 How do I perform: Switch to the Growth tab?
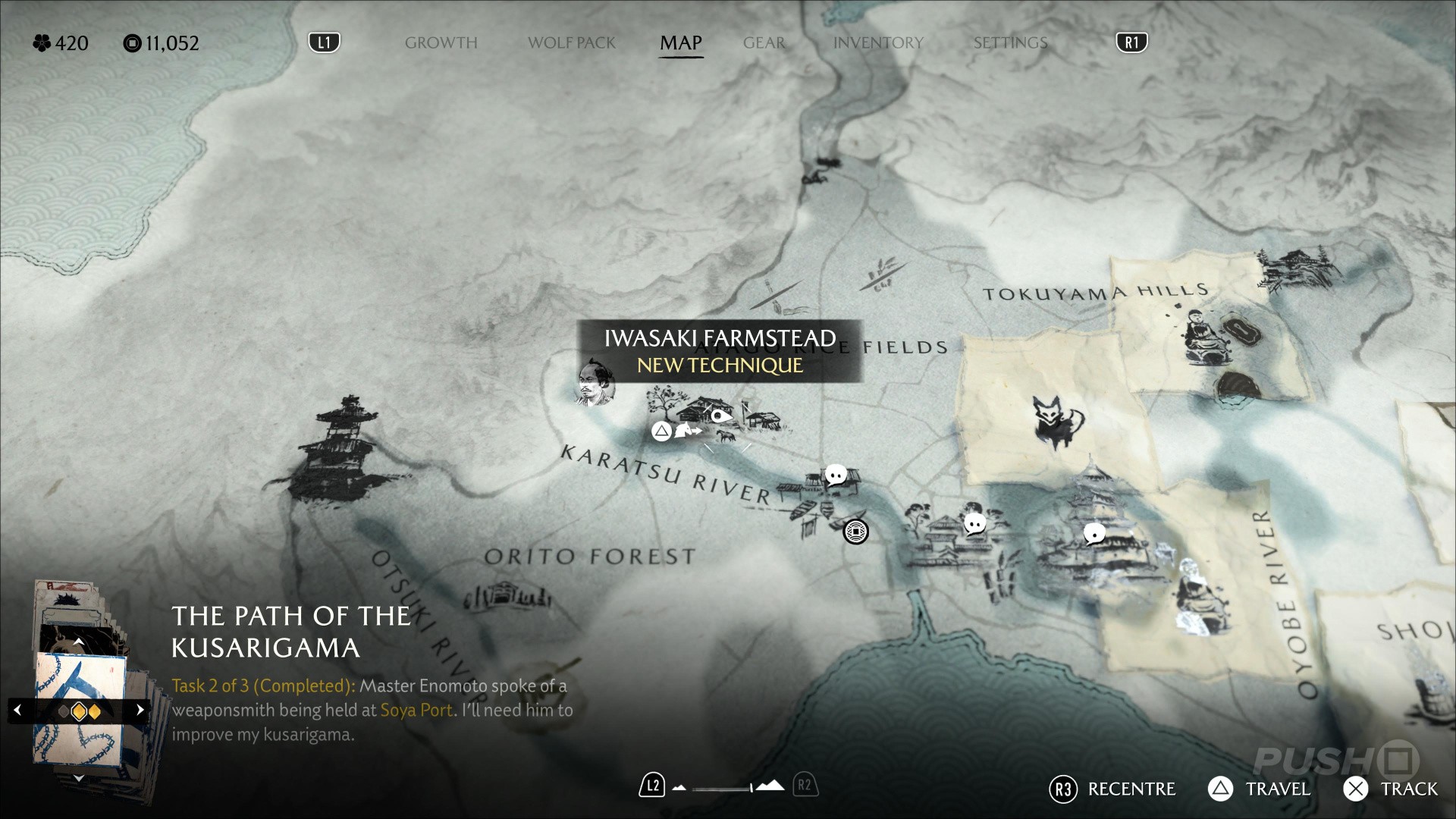[441, 43]
